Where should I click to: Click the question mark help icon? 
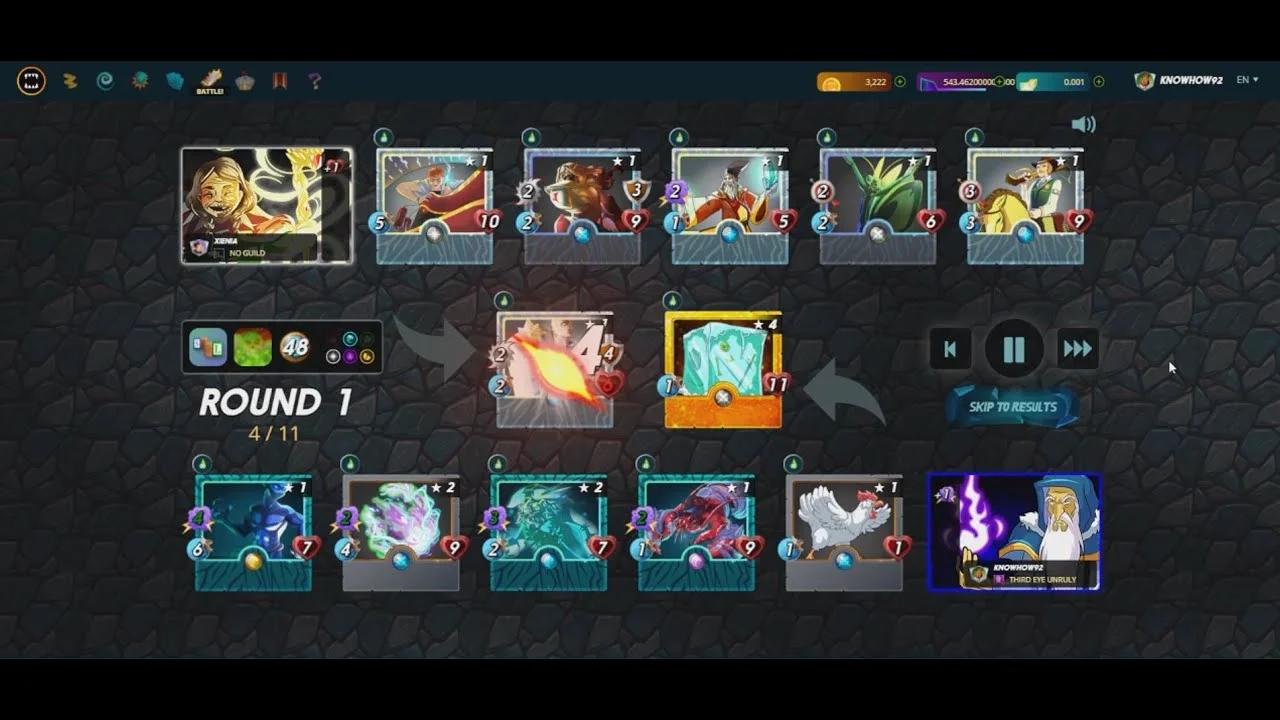tap(315, 81)
